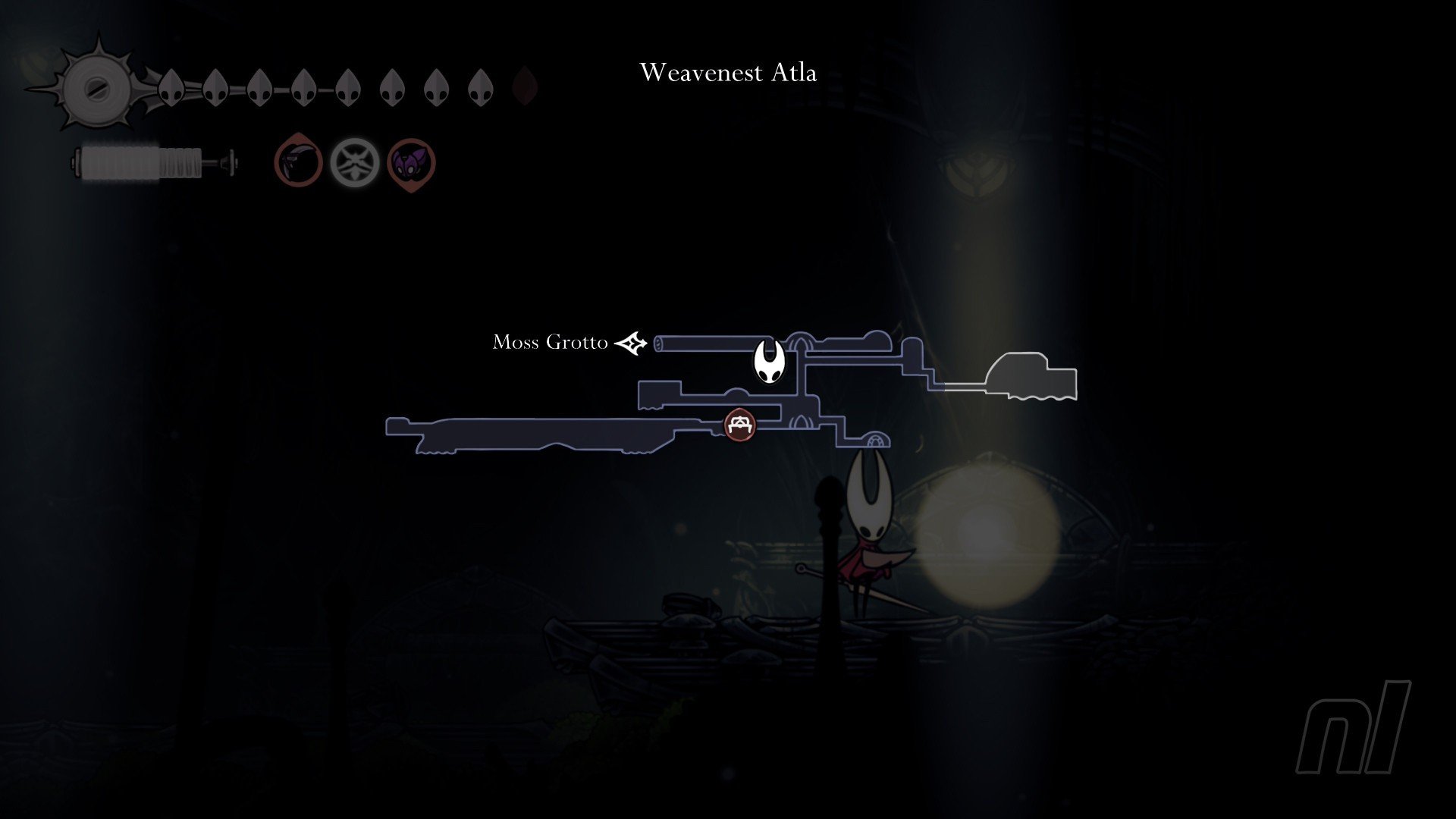Click the Moss Grotto exit arrow
Image resolution: width=1456 pixels, height=819 pixels.
click(631, 344)
